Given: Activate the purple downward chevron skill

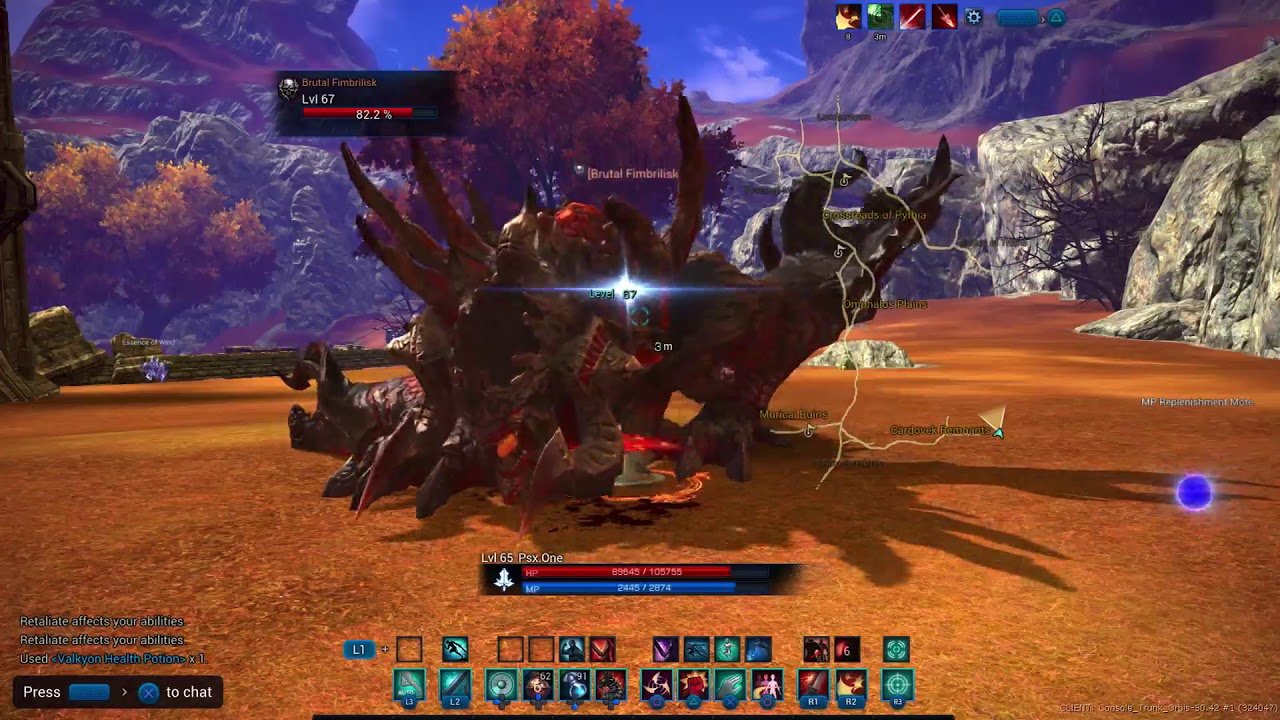Looking at the screenshot, I should 665,650.
